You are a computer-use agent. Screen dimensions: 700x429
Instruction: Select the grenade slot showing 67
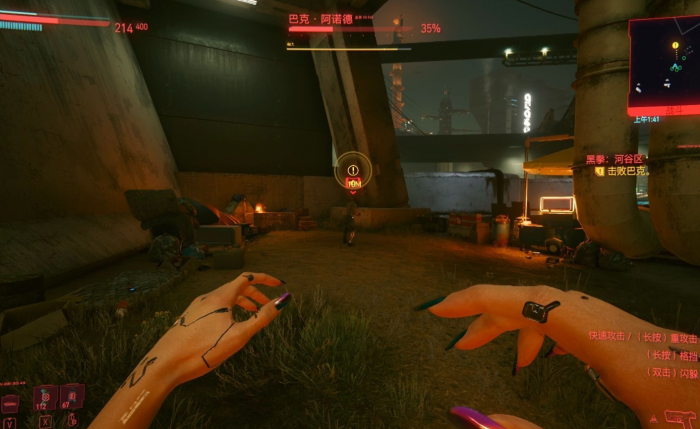(x=71, y=397)
